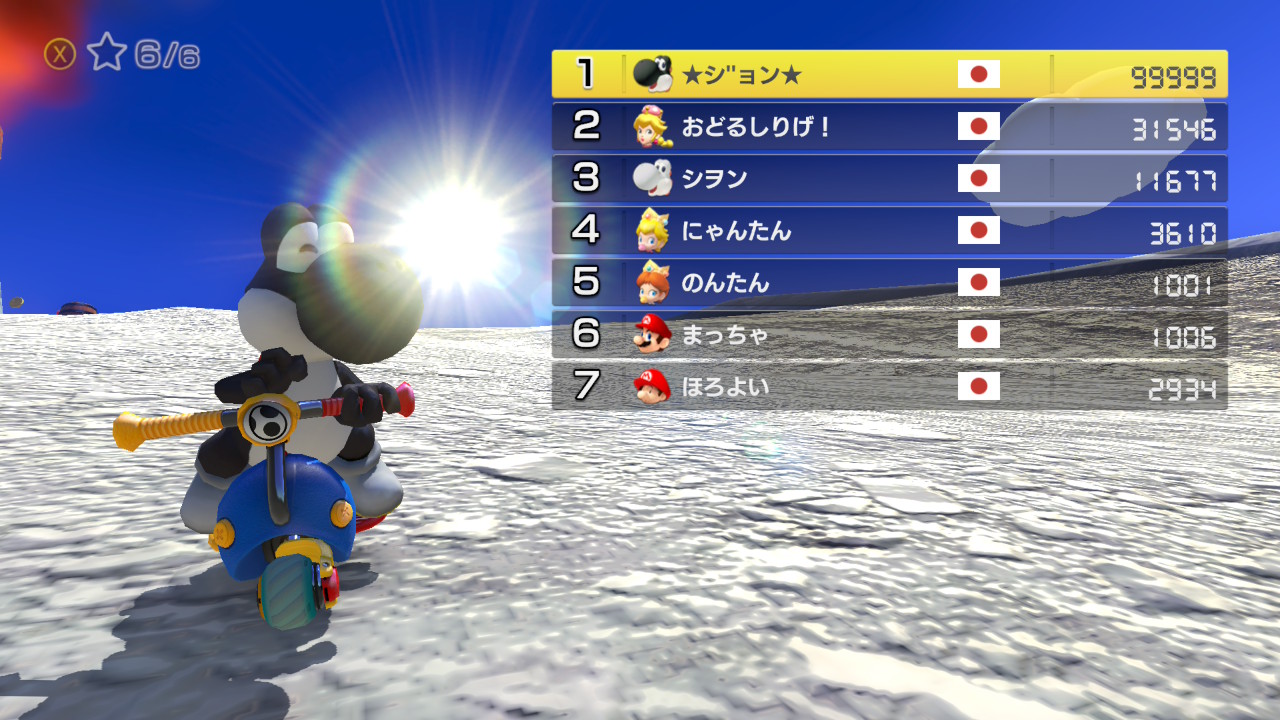Pick the にゃんたん player row

(x=889, y=231)
